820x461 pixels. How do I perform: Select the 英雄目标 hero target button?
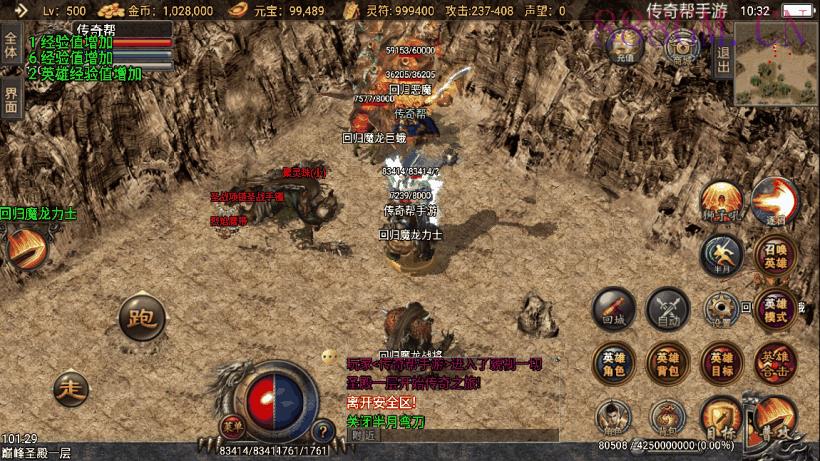point(721,364)
